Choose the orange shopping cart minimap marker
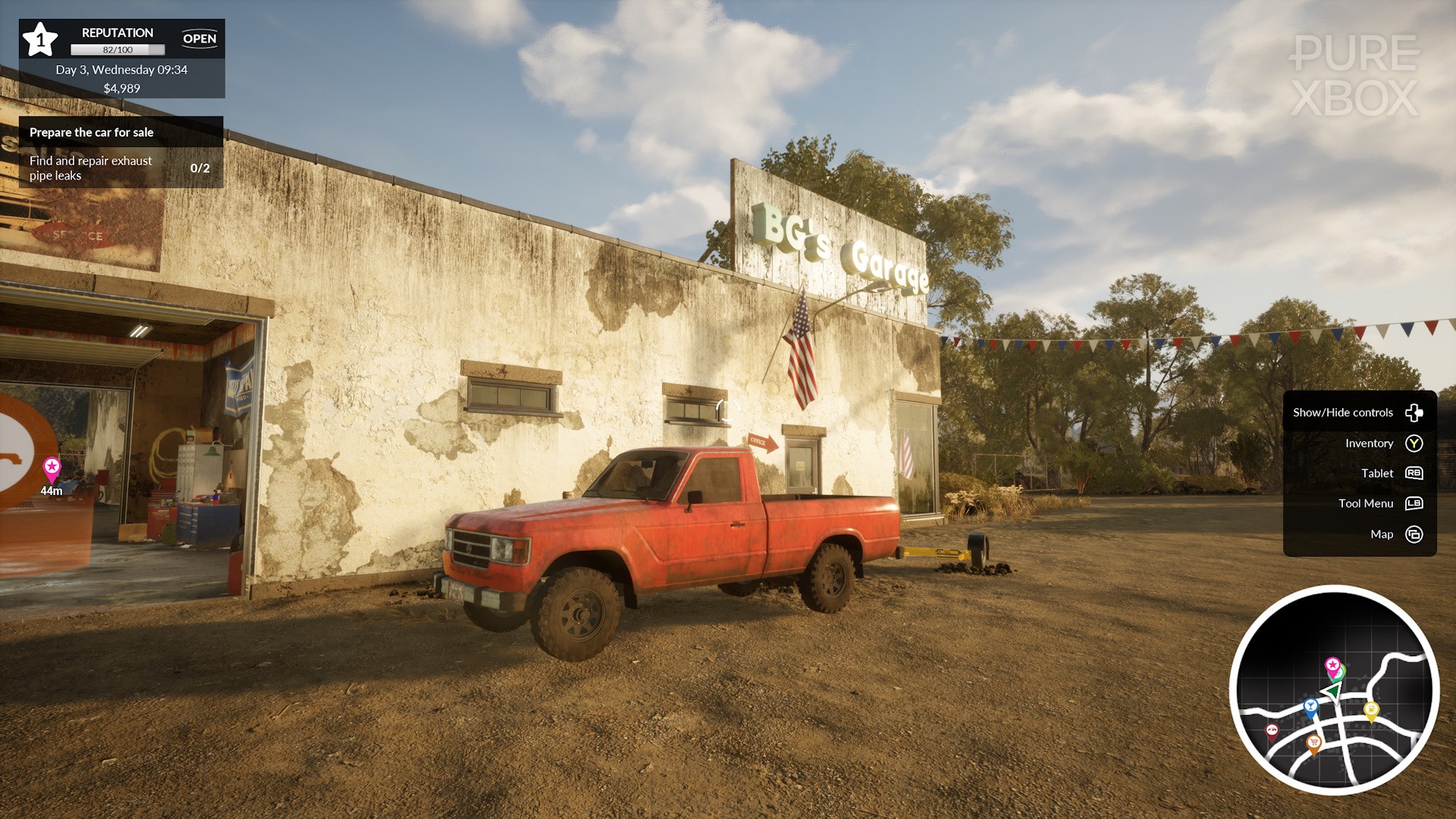The height and width of the screenshot is (819, 1456). [1314, 742]
